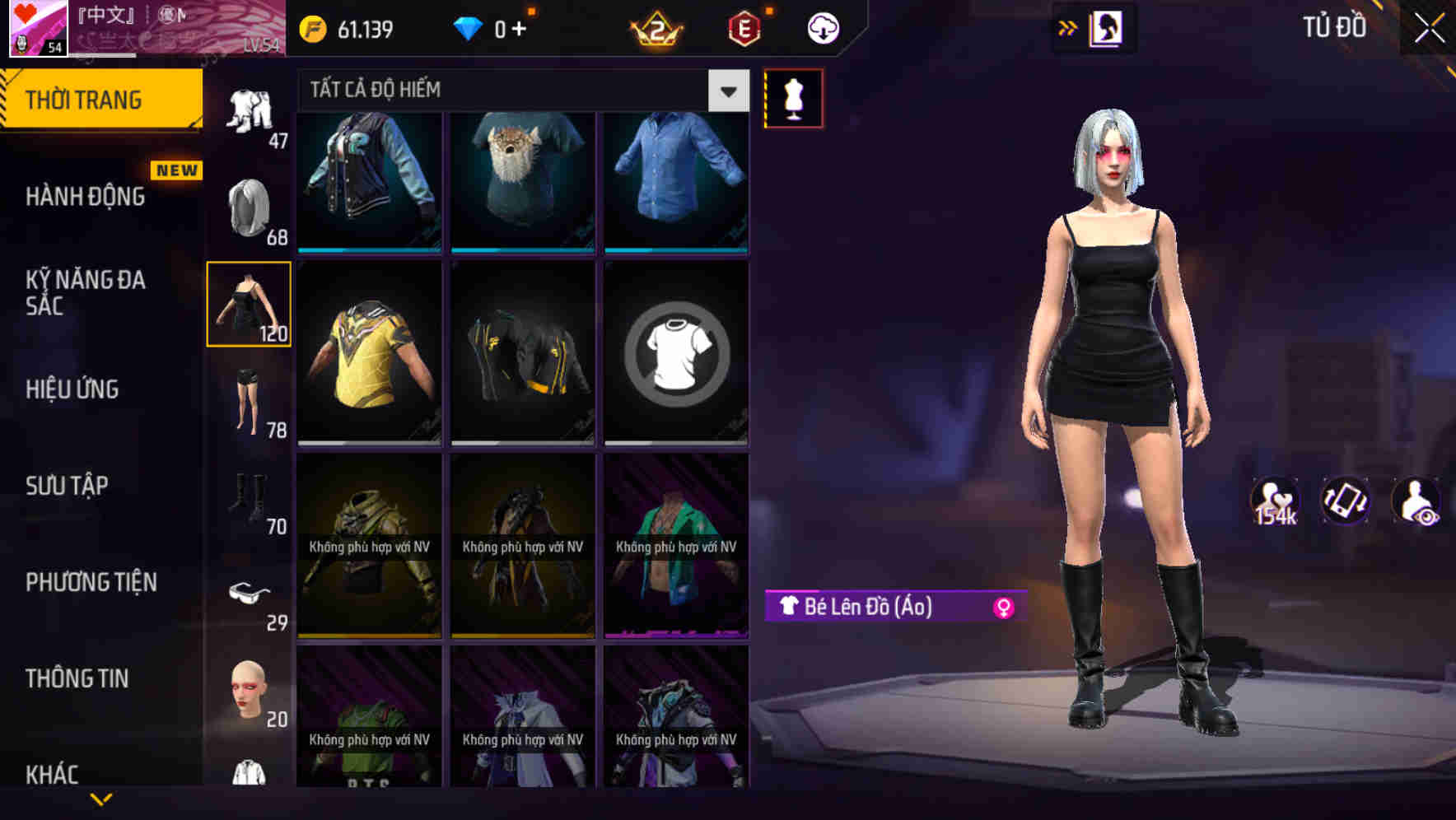Switch to the HÀNH ĐỘNG tab

coord(85,197)
